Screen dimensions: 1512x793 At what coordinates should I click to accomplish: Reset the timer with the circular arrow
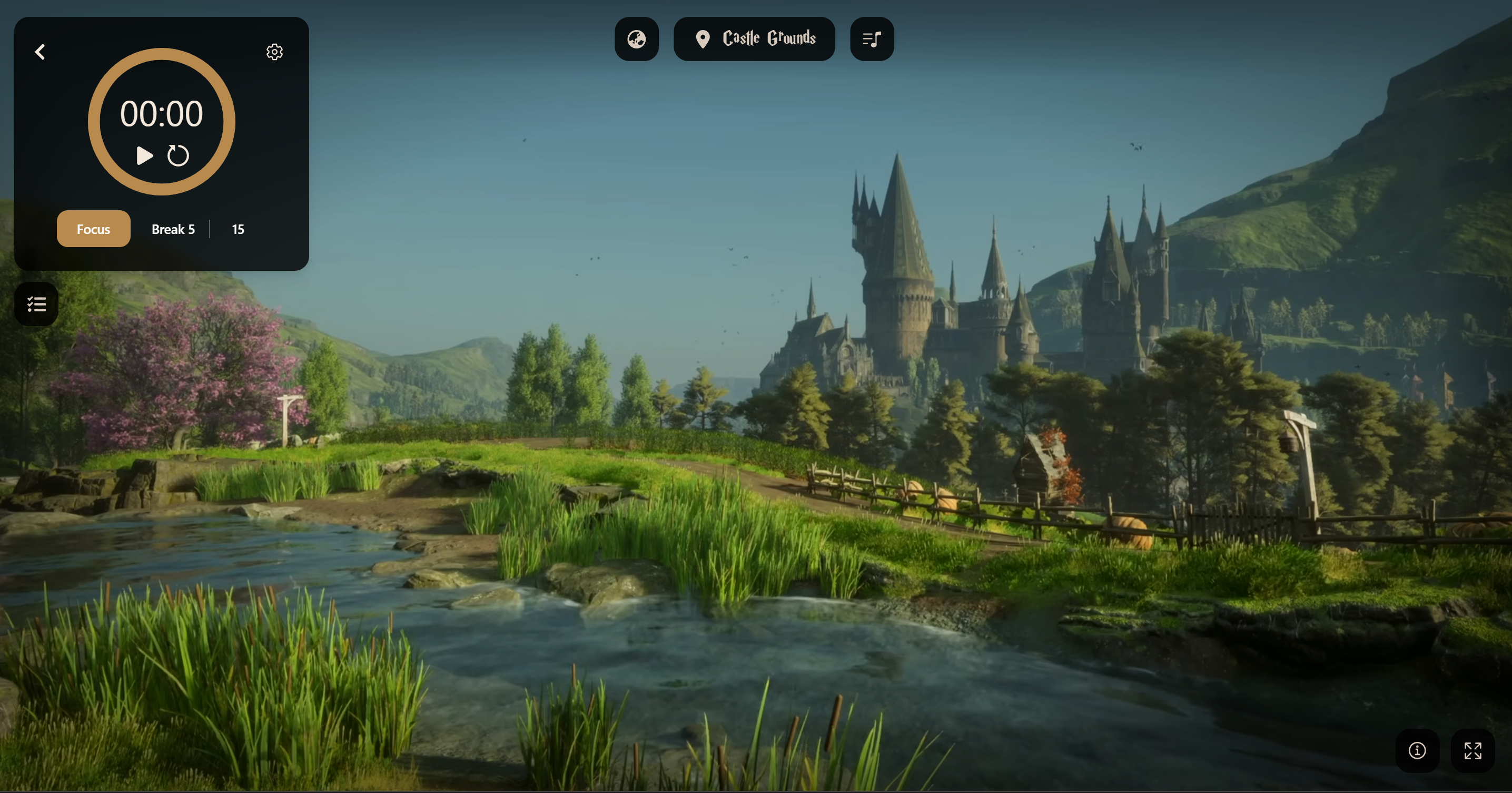point(178,155)
